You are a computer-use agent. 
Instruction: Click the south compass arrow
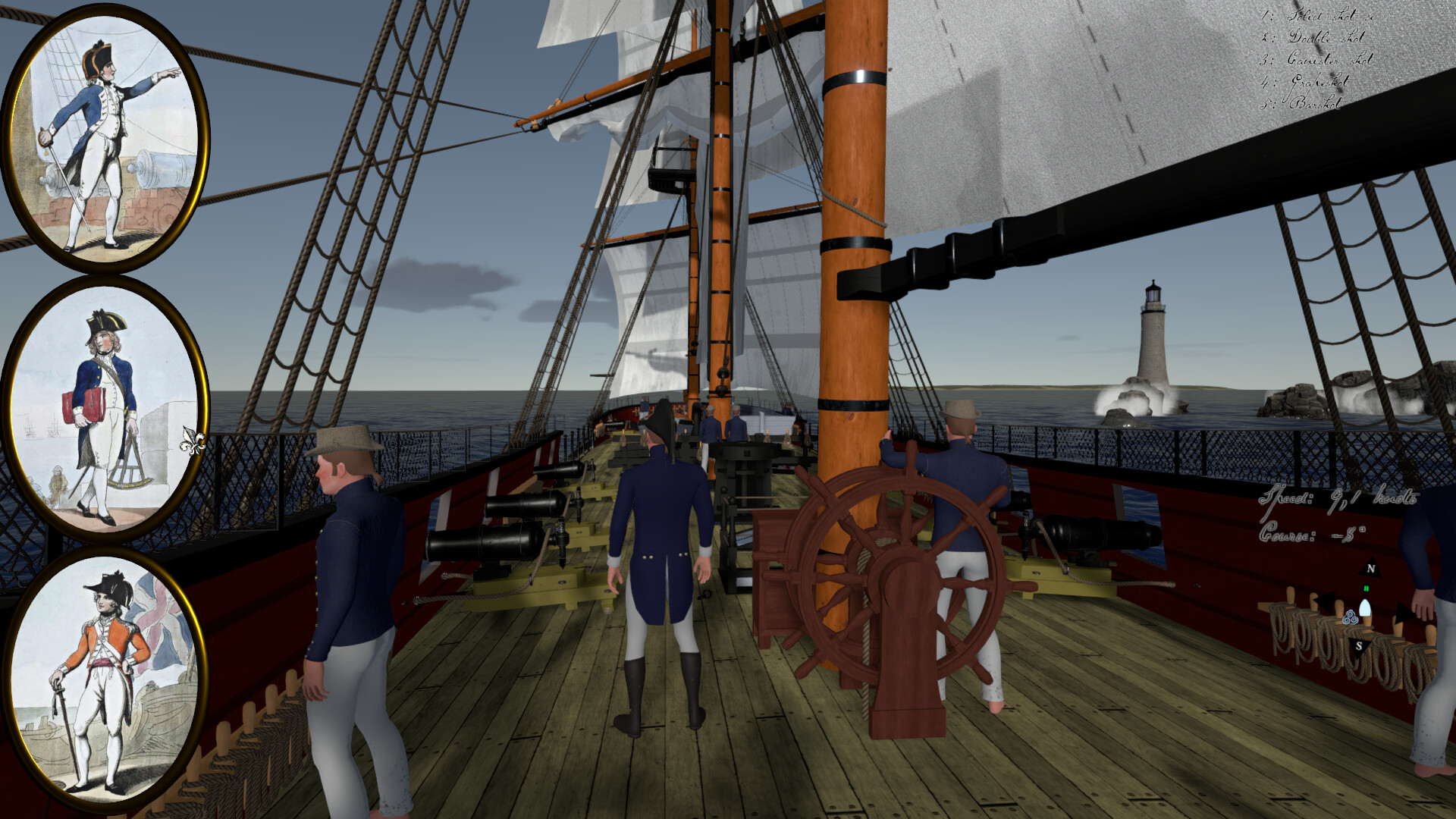tap(1359, 645)
